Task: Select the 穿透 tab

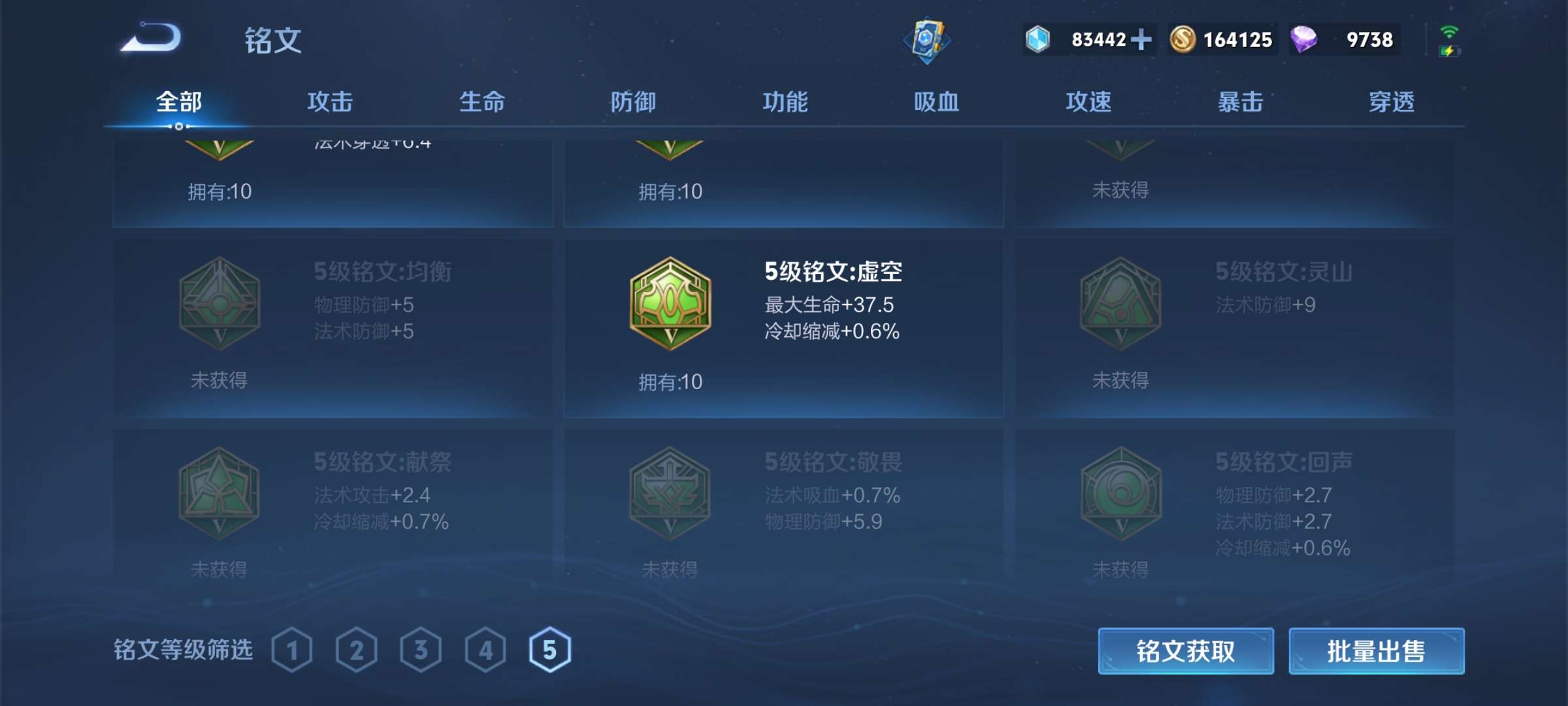Action: coord(1392,102)
